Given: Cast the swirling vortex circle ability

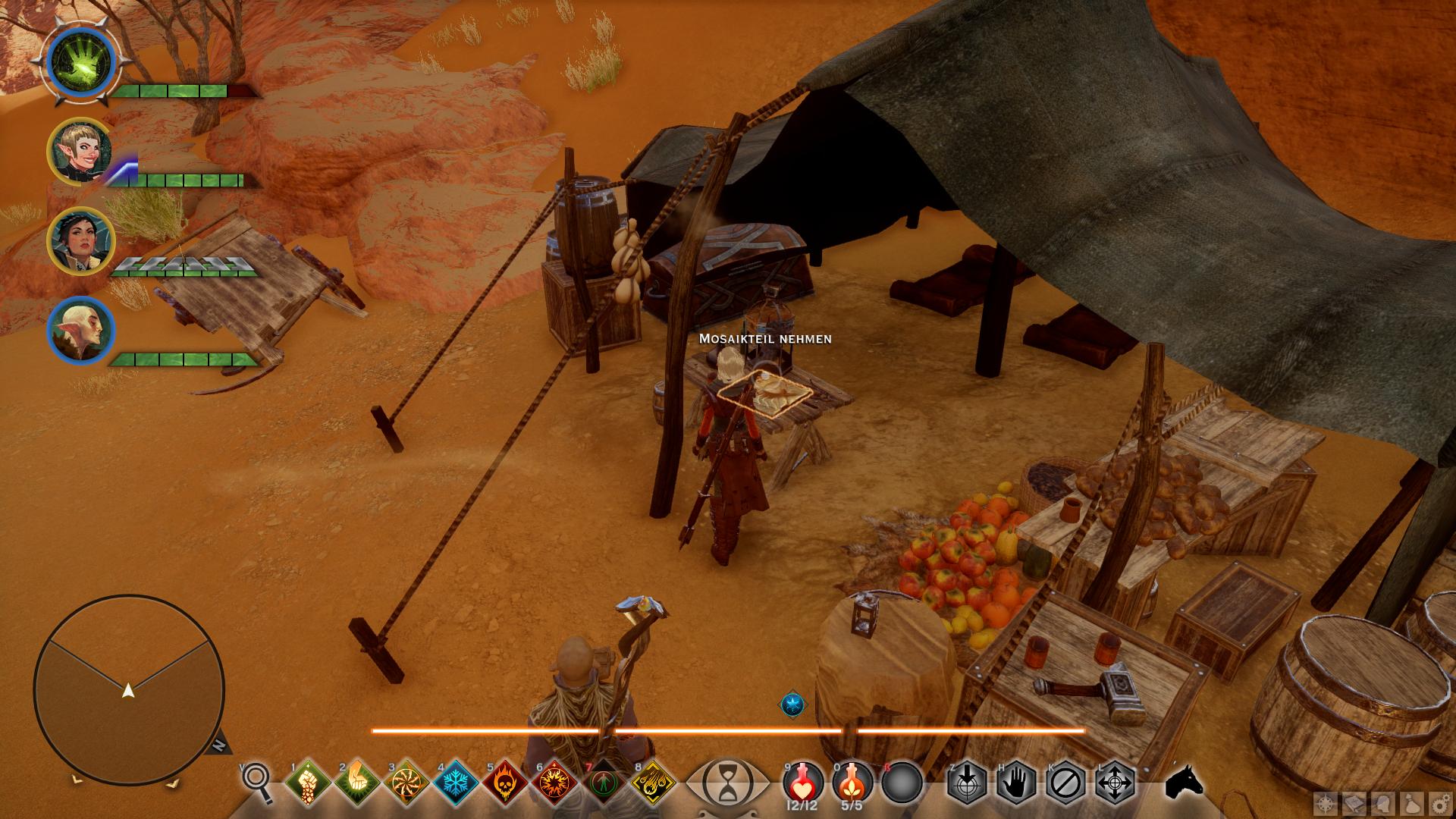Looking at the screenshot, I should (407, 781).
